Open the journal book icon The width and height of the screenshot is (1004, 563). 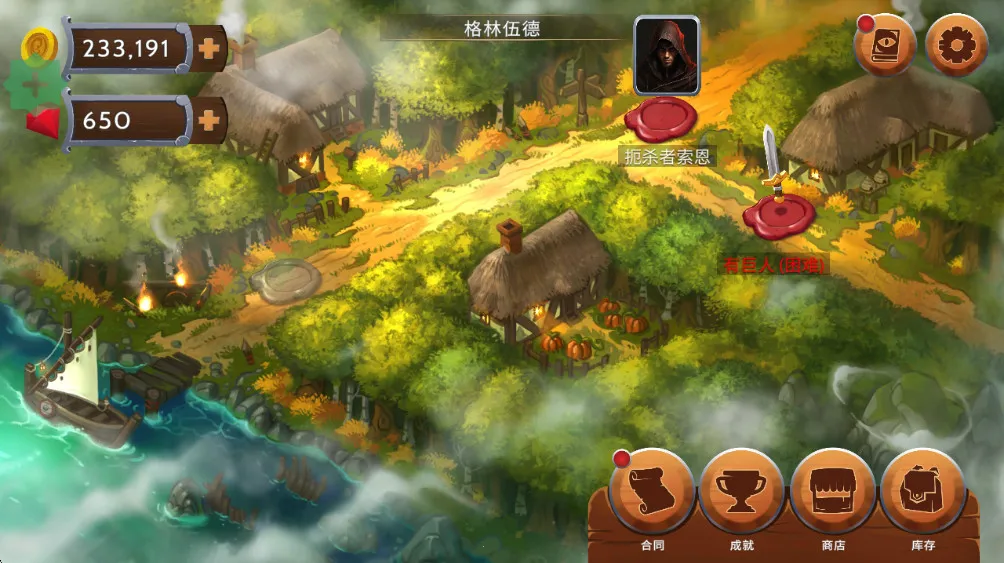885,45
